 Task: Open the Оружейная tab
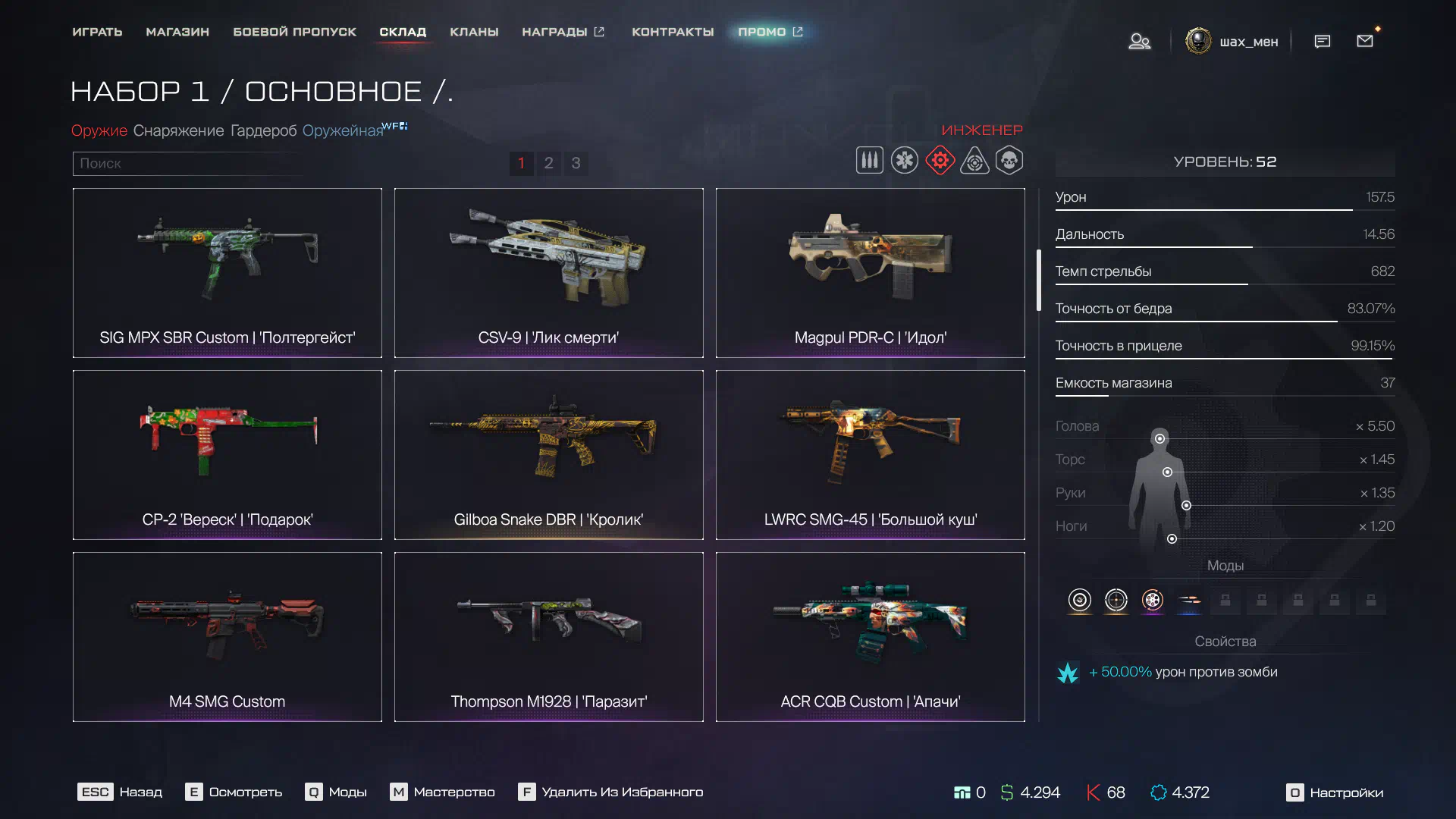[343, 130]
